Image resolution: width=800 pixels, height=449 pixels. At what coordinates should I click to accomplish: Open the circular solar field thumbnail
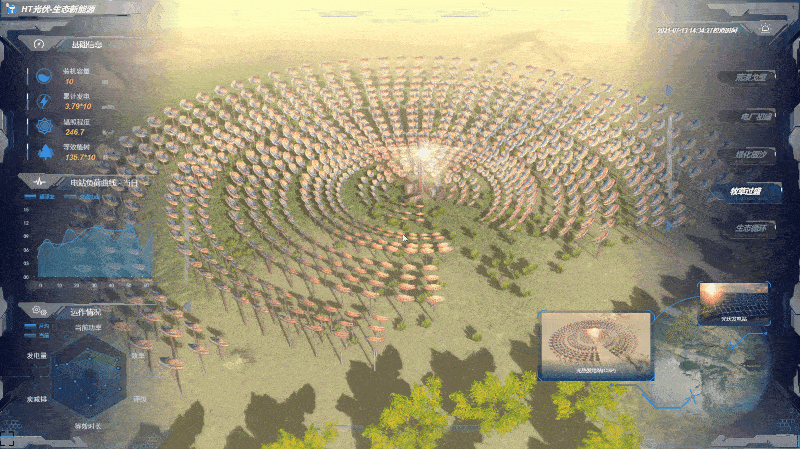tap(594, 345)
